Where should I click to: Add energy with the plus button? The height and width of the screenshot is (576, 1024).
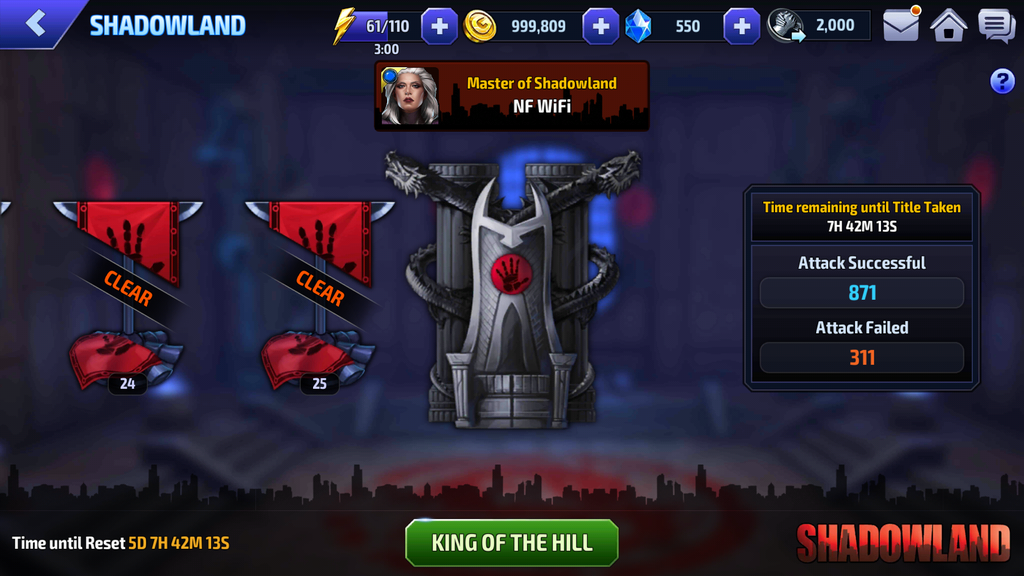[440, 26]
